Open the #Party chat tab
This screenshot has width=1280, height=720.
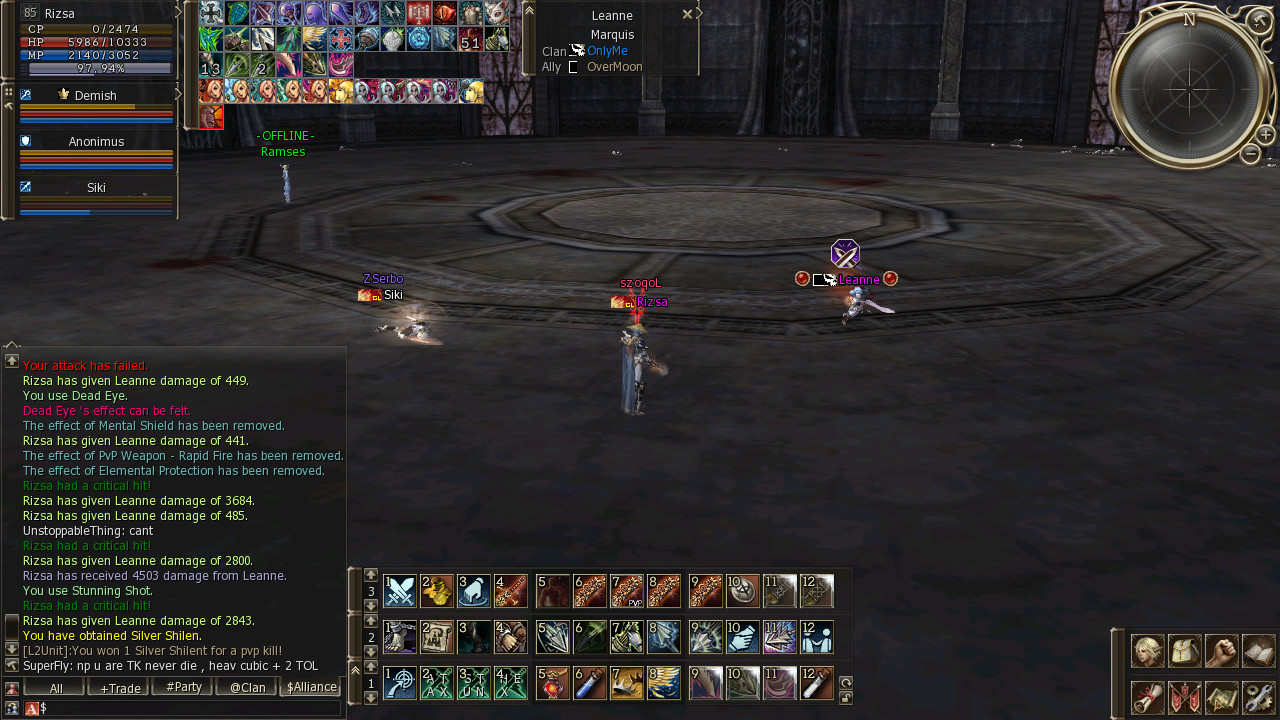tap(183, 688)
